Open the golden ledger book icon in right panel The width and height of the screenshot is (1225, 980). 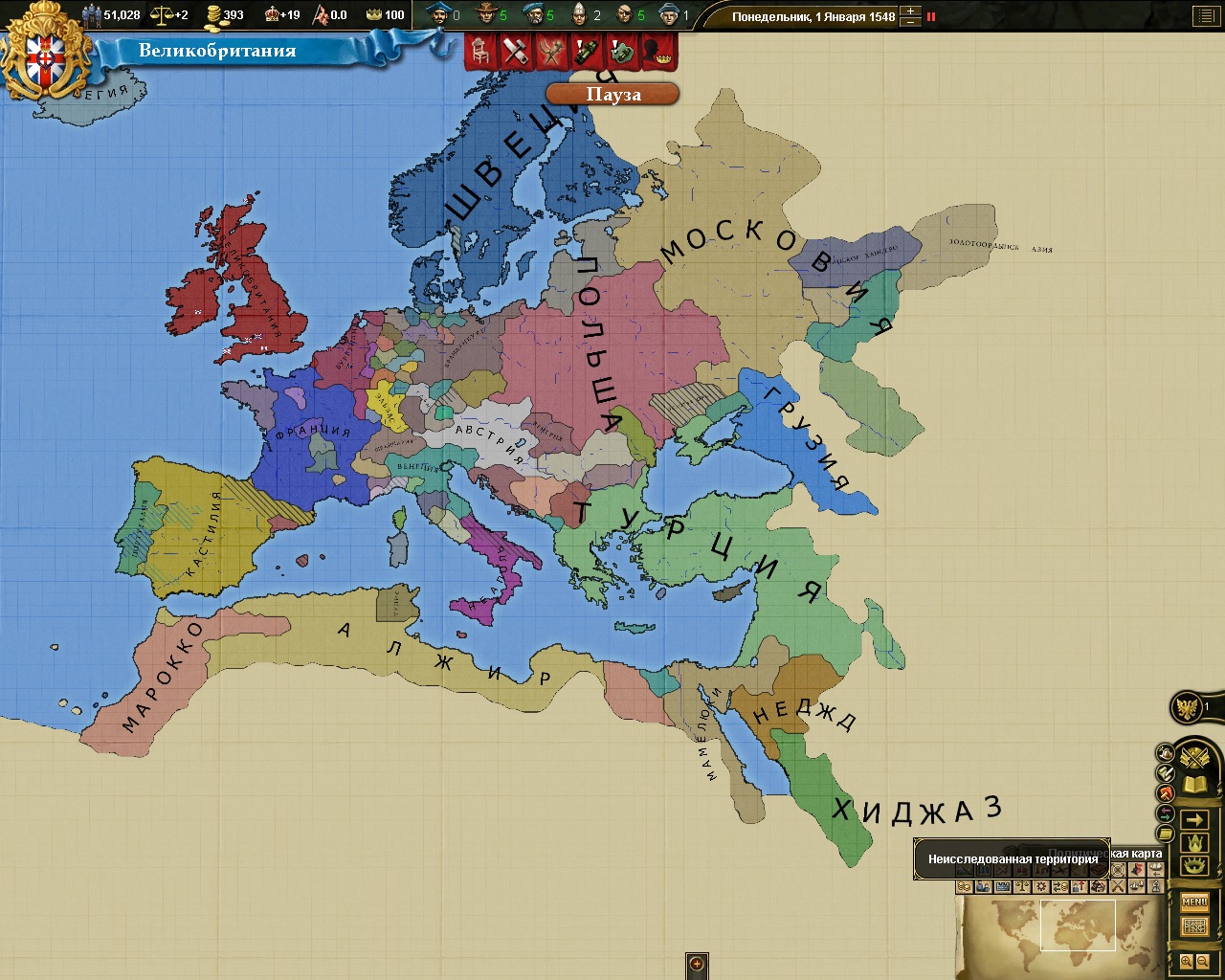(x=1192, y=783)
